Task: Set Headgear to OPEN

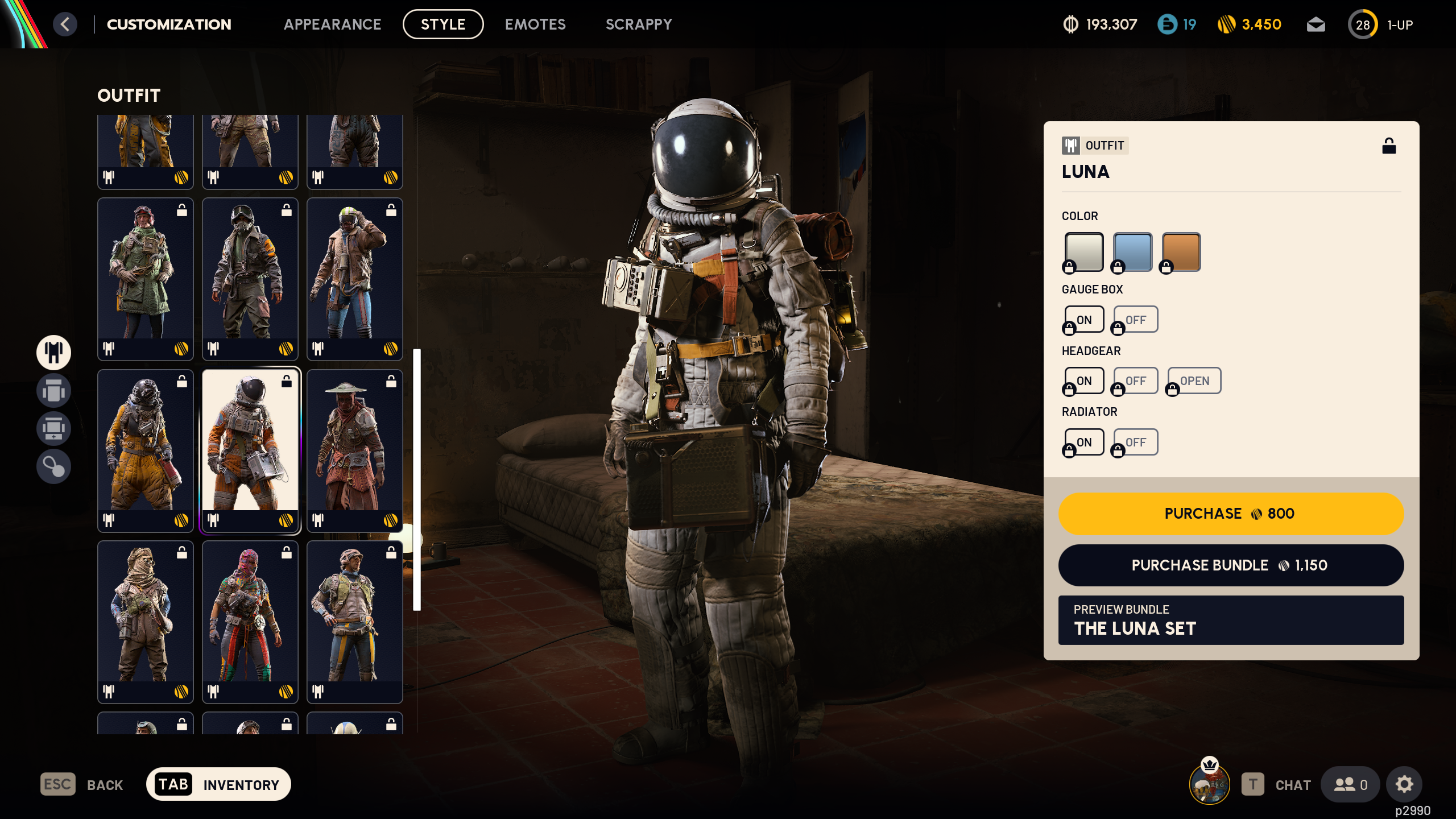Action: (x=1194, y=380)
